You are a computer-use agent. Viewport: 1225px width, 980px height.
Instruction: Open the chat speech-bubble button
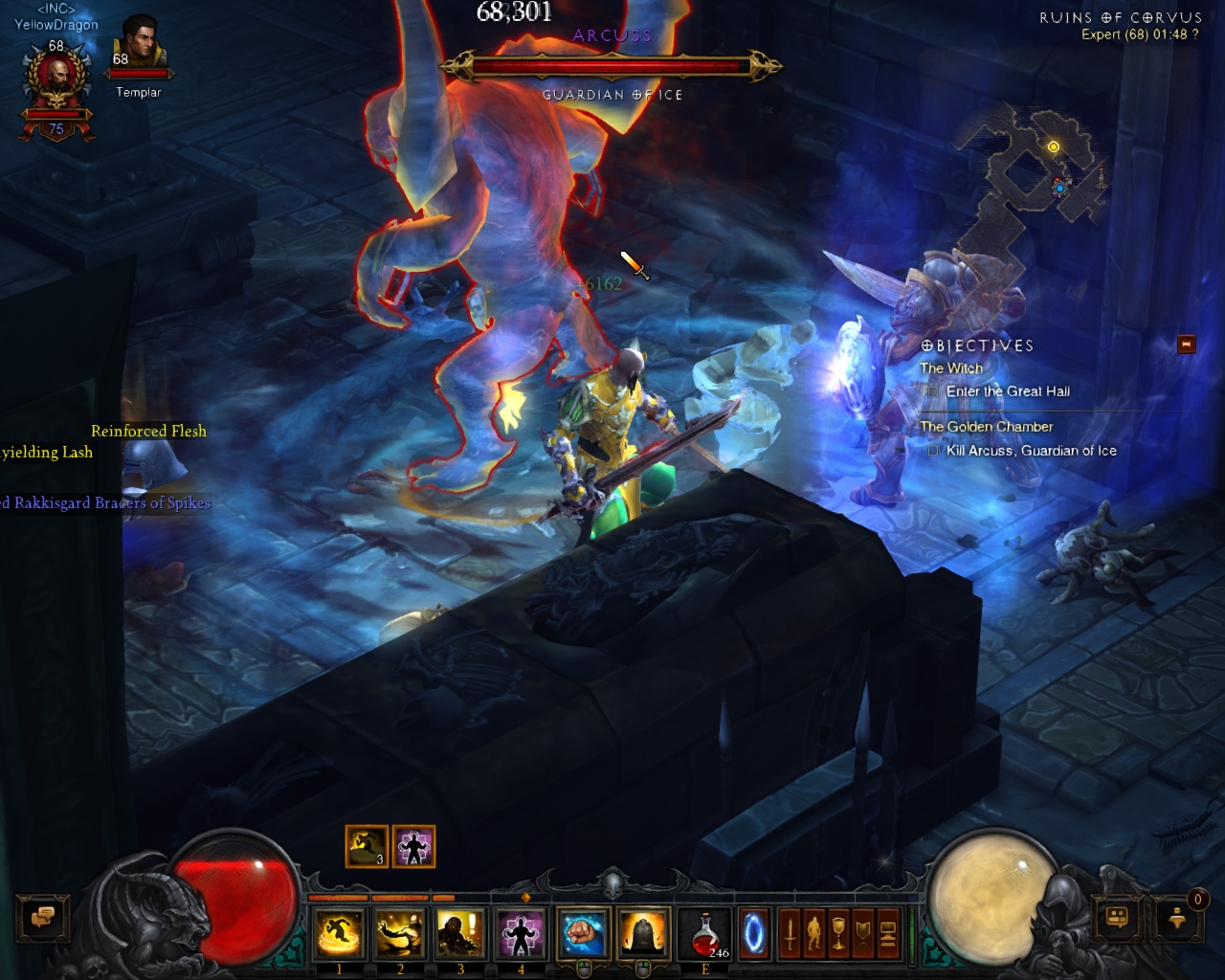42,918
